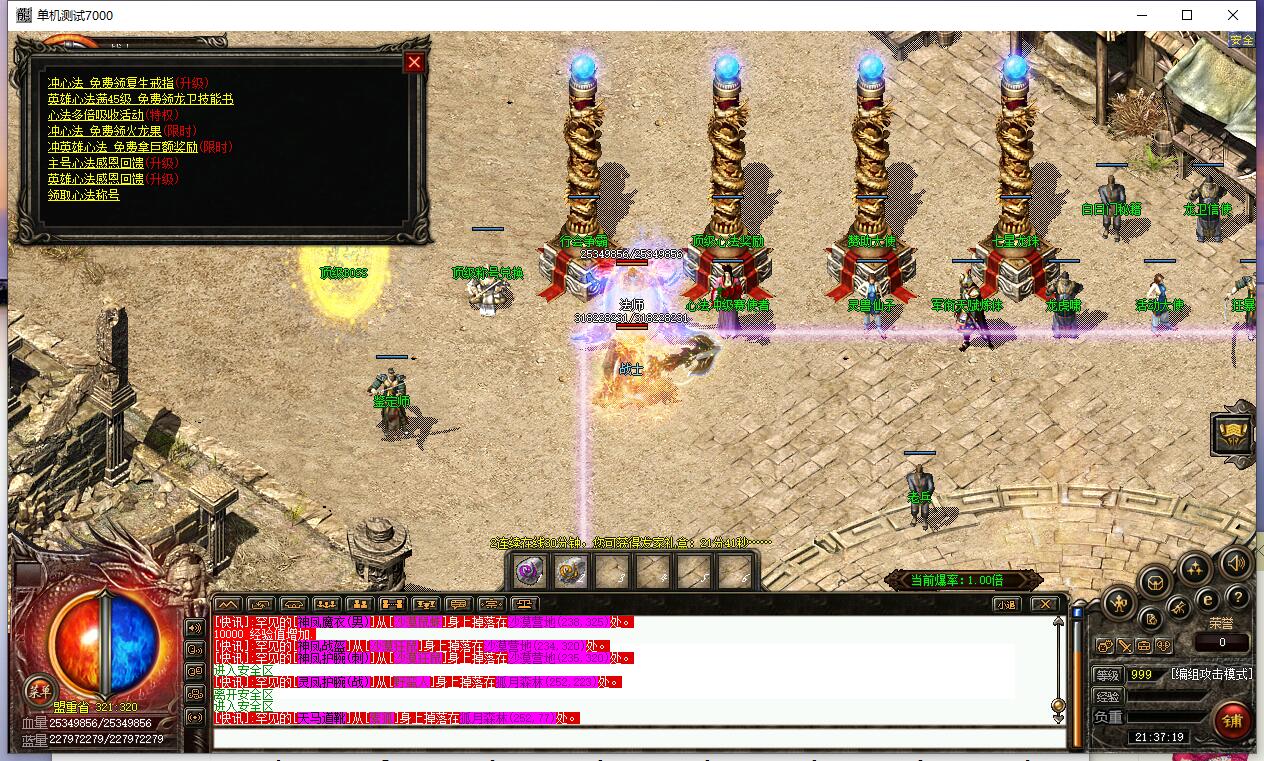Click the 等级 level button
The image size is (1264, 761).
pyautogui.click(x=1107, y=675)
